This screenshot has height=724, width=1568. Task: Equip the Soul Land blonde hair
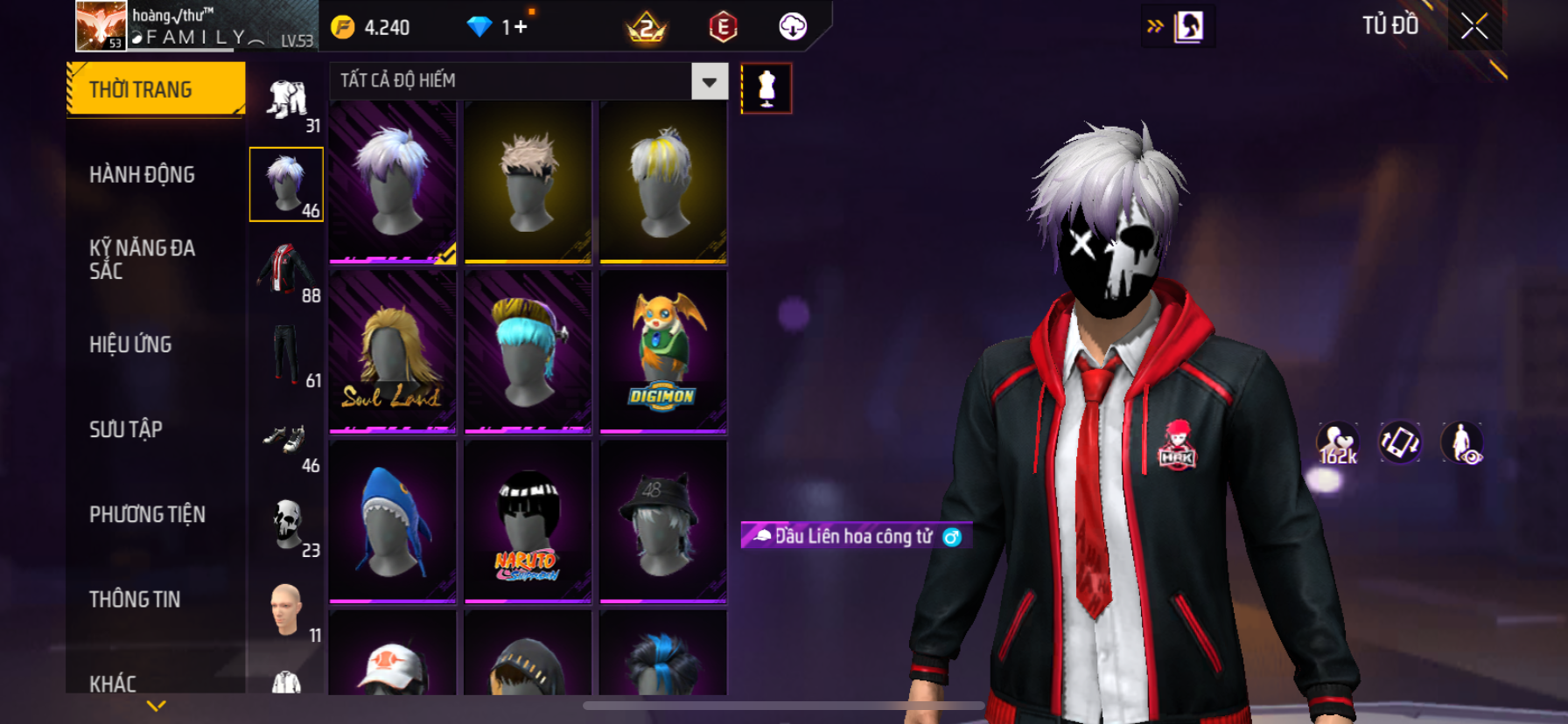tap(393, 352)
